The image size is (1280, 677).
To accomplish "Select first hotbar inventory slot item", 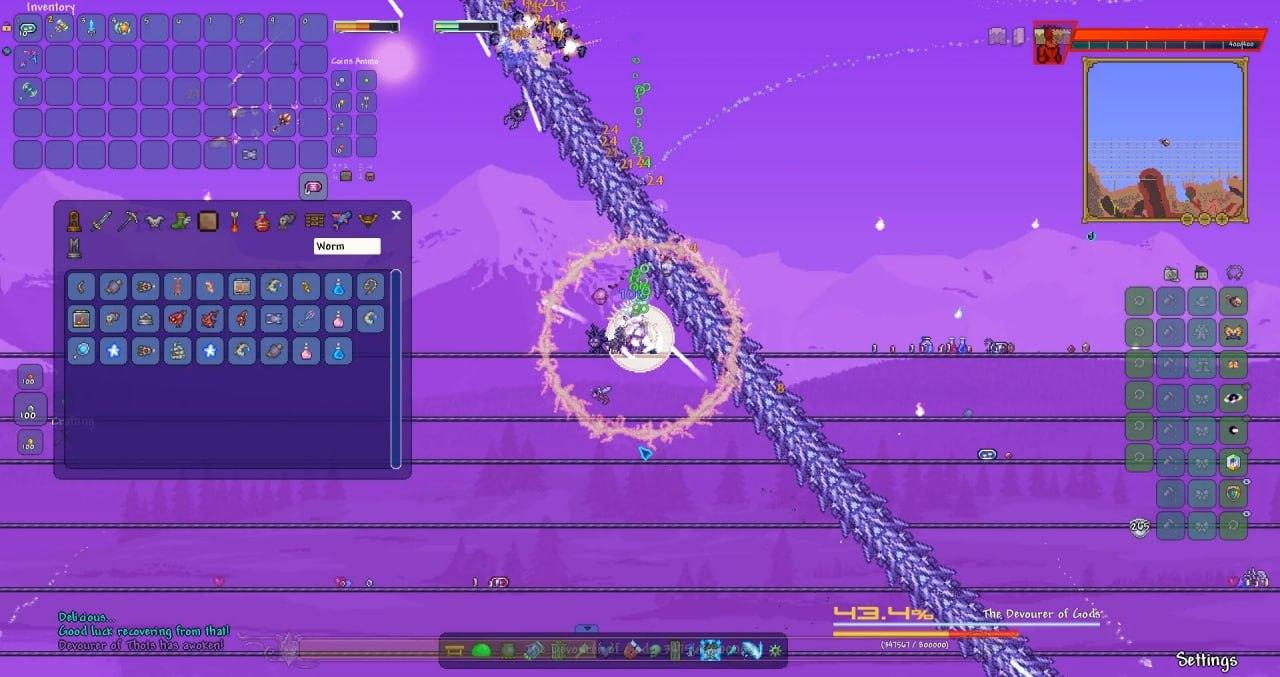I will point(28,27).
